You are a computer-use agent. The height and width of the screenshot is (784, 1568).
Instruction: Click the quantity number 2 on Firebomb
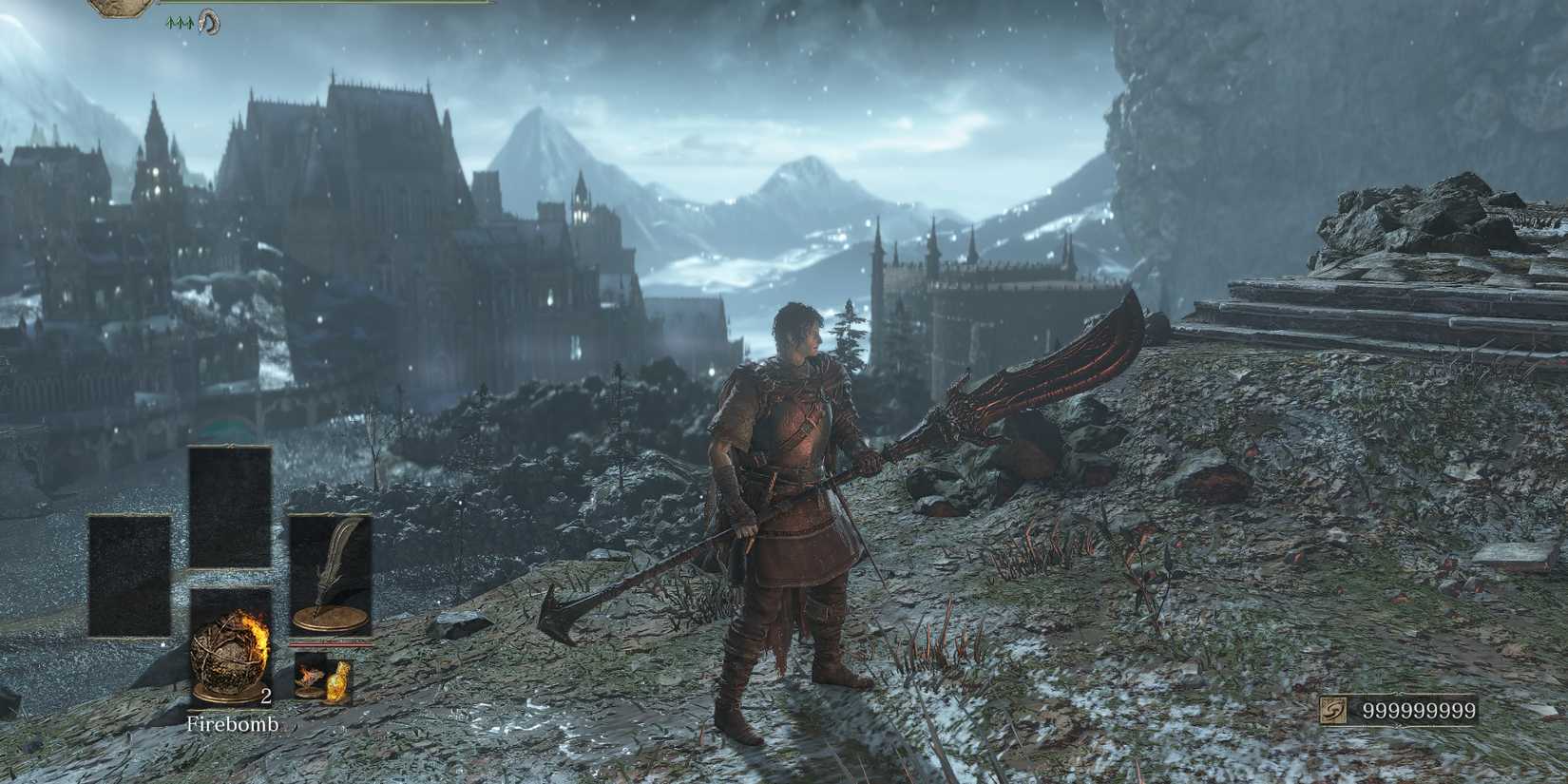click(266, 697)
